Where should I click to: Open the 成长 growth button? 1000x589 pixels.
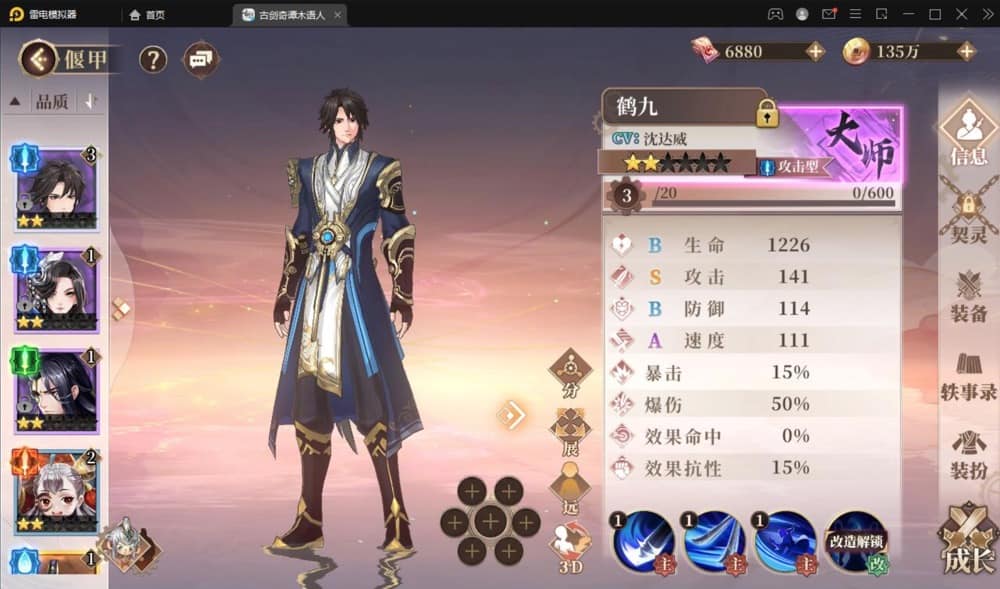point(968,543)
